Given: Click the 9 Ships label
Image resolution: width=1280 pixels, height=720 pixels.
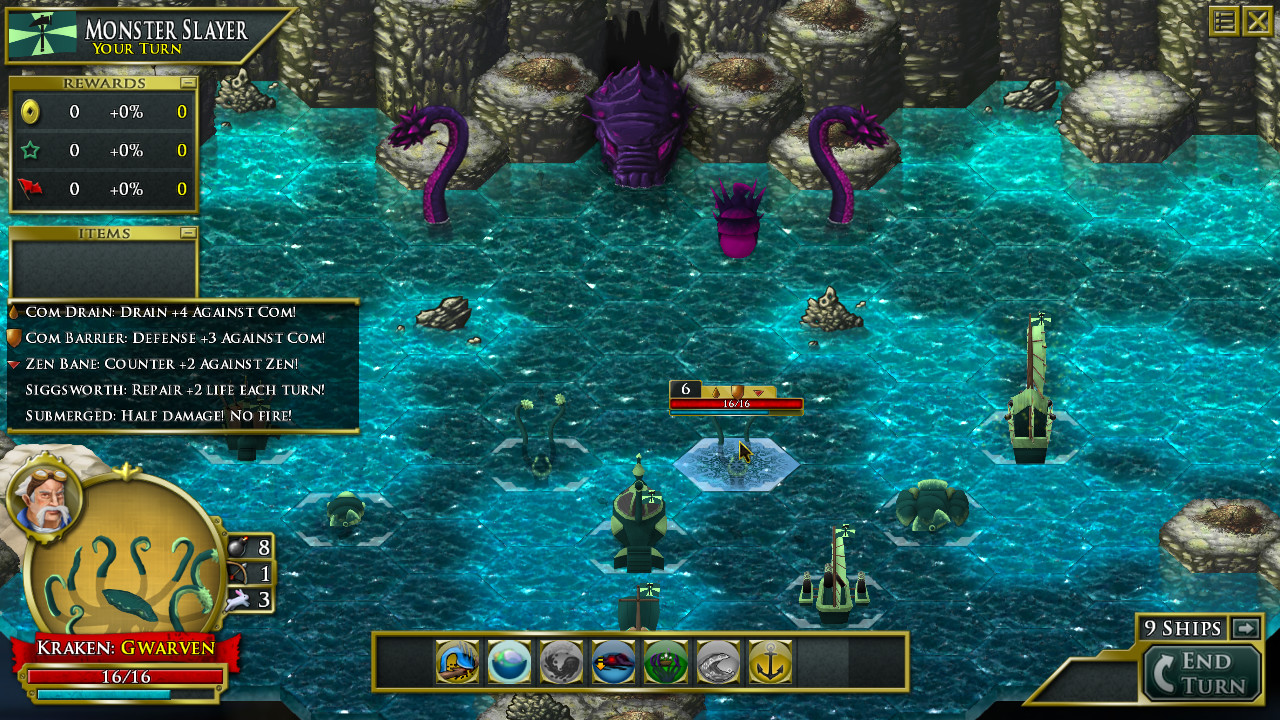Looking at the screenshot, I should pyautogui.click(x=1185, y=629).
